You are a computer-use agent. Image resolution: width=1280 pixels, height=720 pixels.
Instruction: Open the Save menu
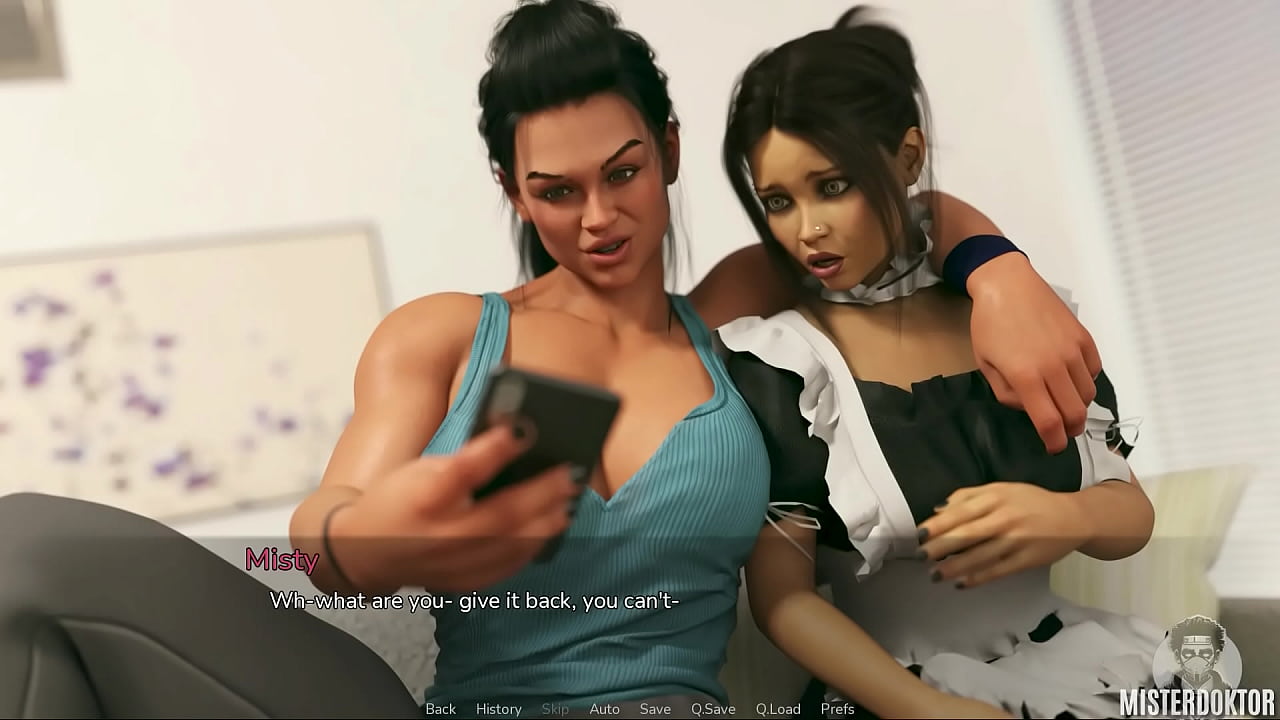coord(655,709)
